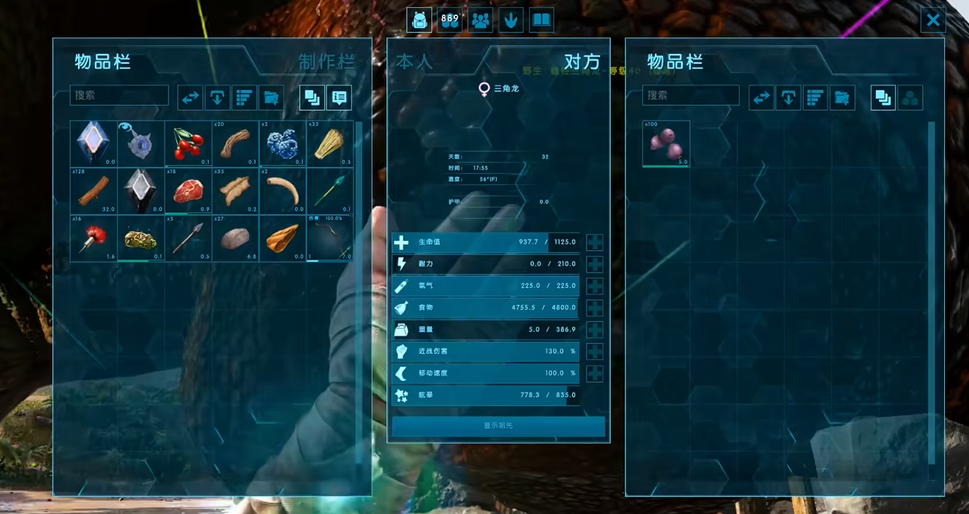Image resolution: width=969 pixels, height=514 pixels.
Task: Sort the player inventory items
Action: pos(244,97)
